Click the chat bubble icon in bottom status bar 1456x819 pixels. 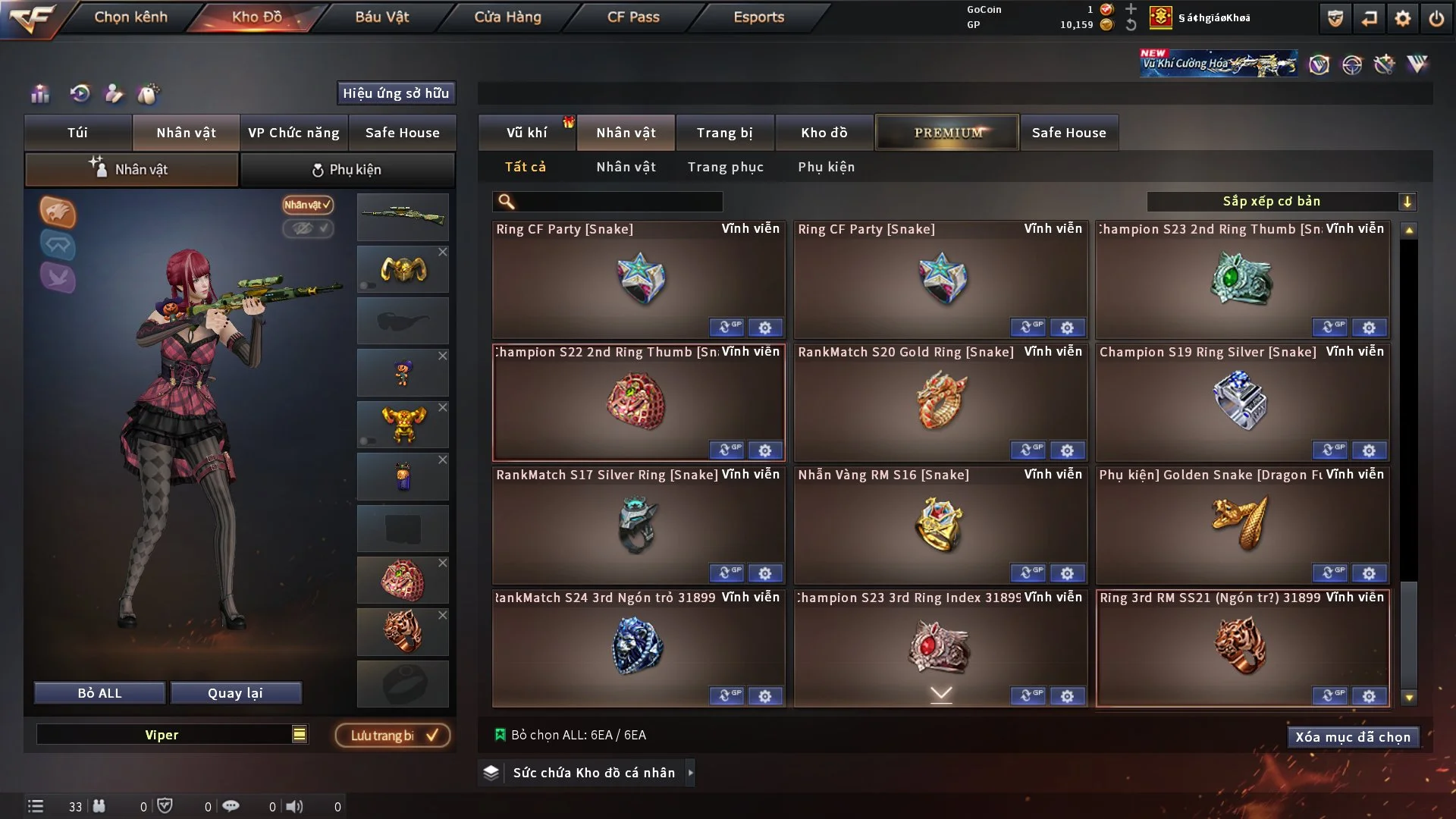(231, 806)
